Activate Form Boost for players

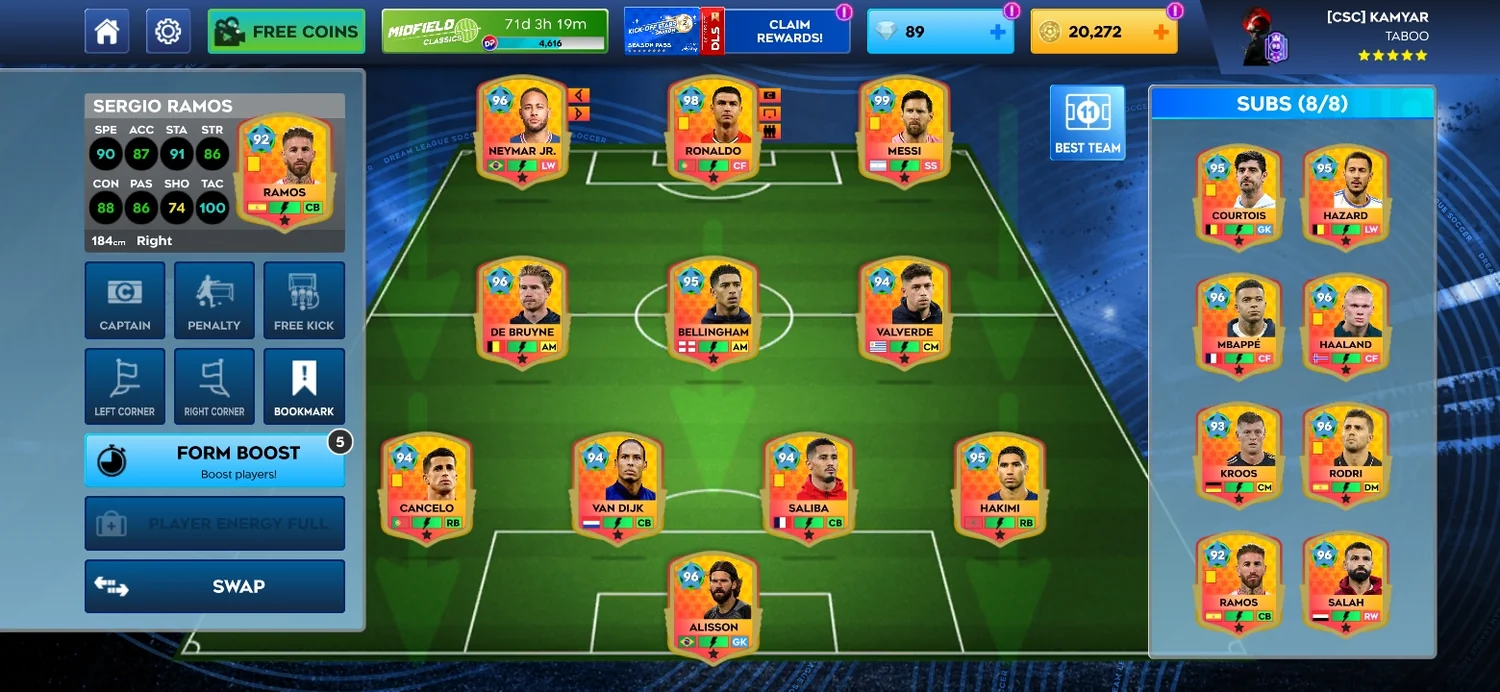(214, 461)
